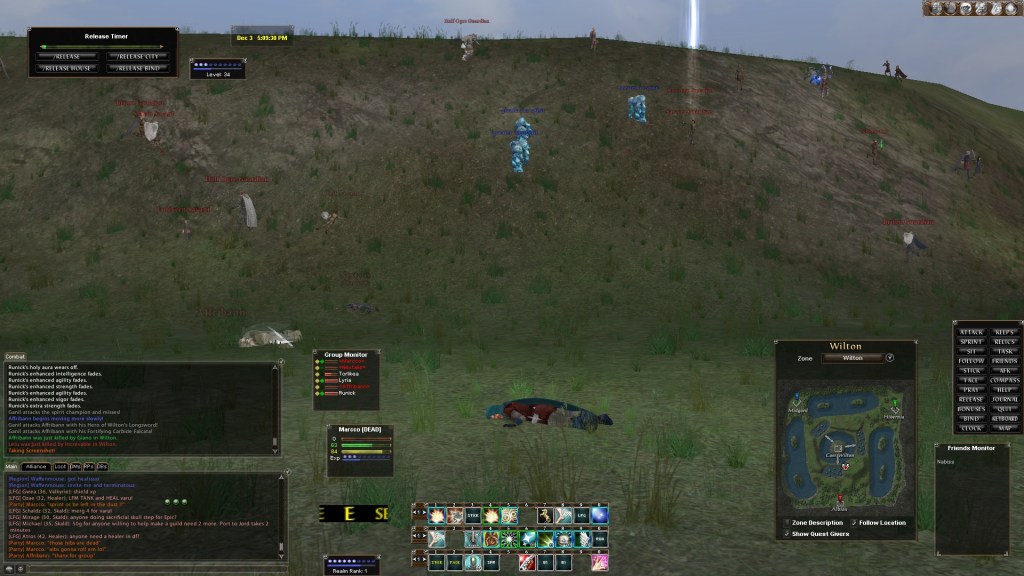Viewport: 1024px width, 576px height.
Task: Toggle the Follow Location checkbox
Action: click(x=853, y=522)
